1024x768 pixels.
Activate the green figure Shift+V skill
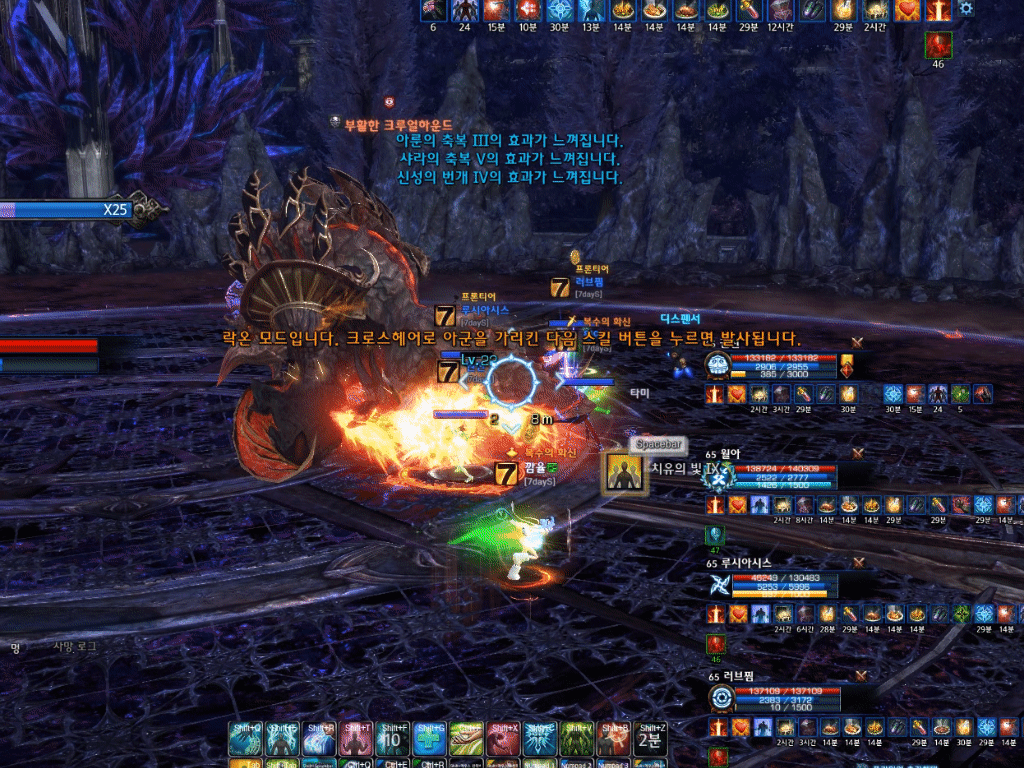[x=577, y=740]
